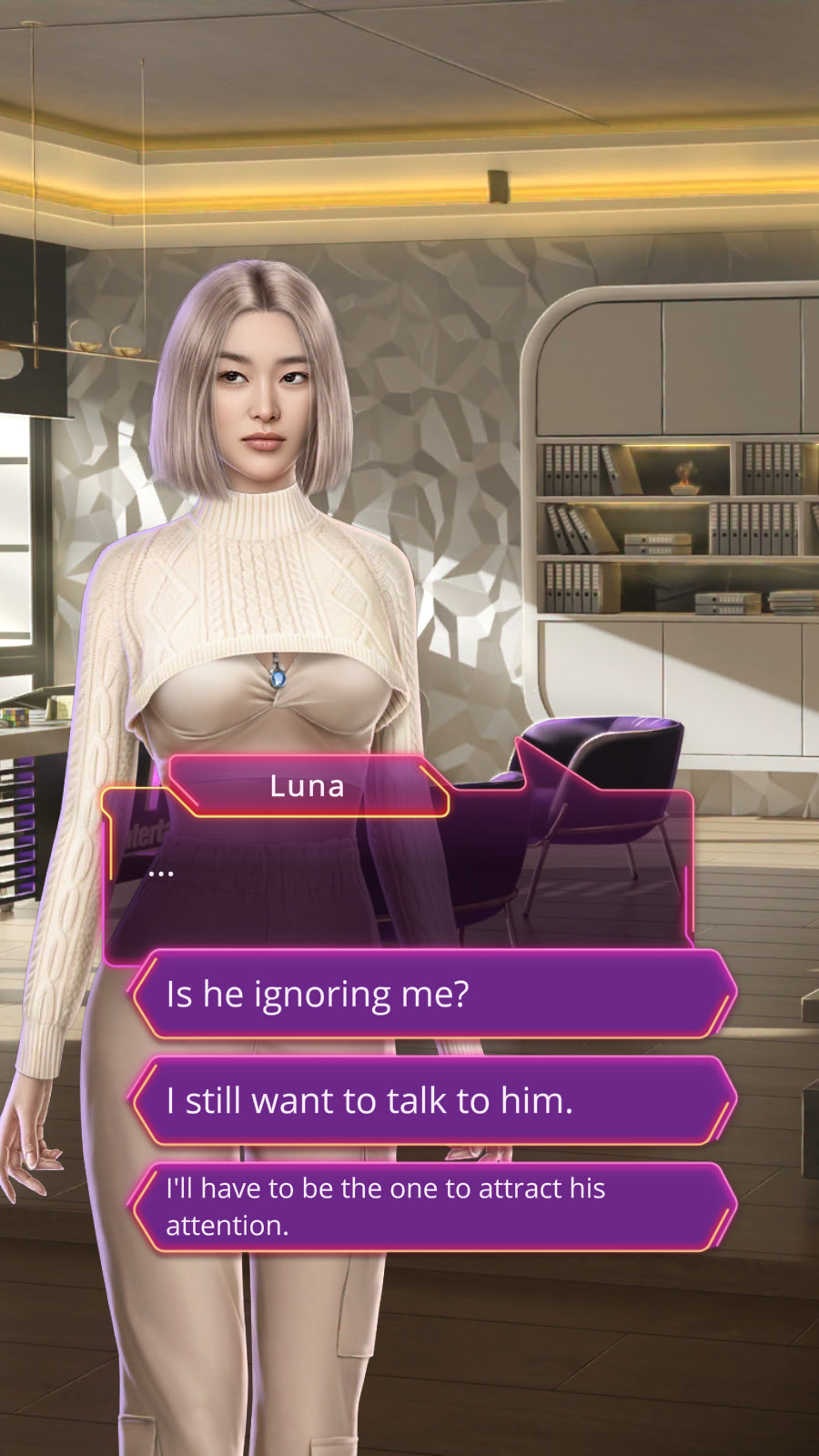This screenshot has height=1456, width=819.
Task: Choose the reply "Is he ignoring me?"
Action: coord(432,994)
